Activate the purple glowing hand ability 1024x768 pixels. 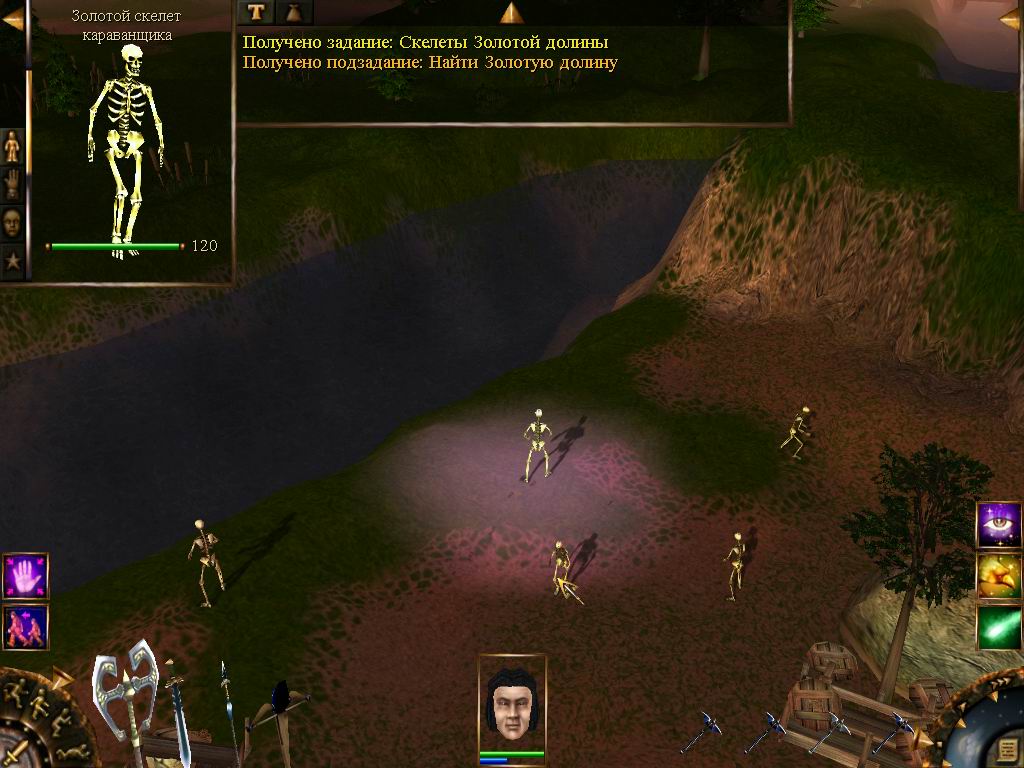25,576
